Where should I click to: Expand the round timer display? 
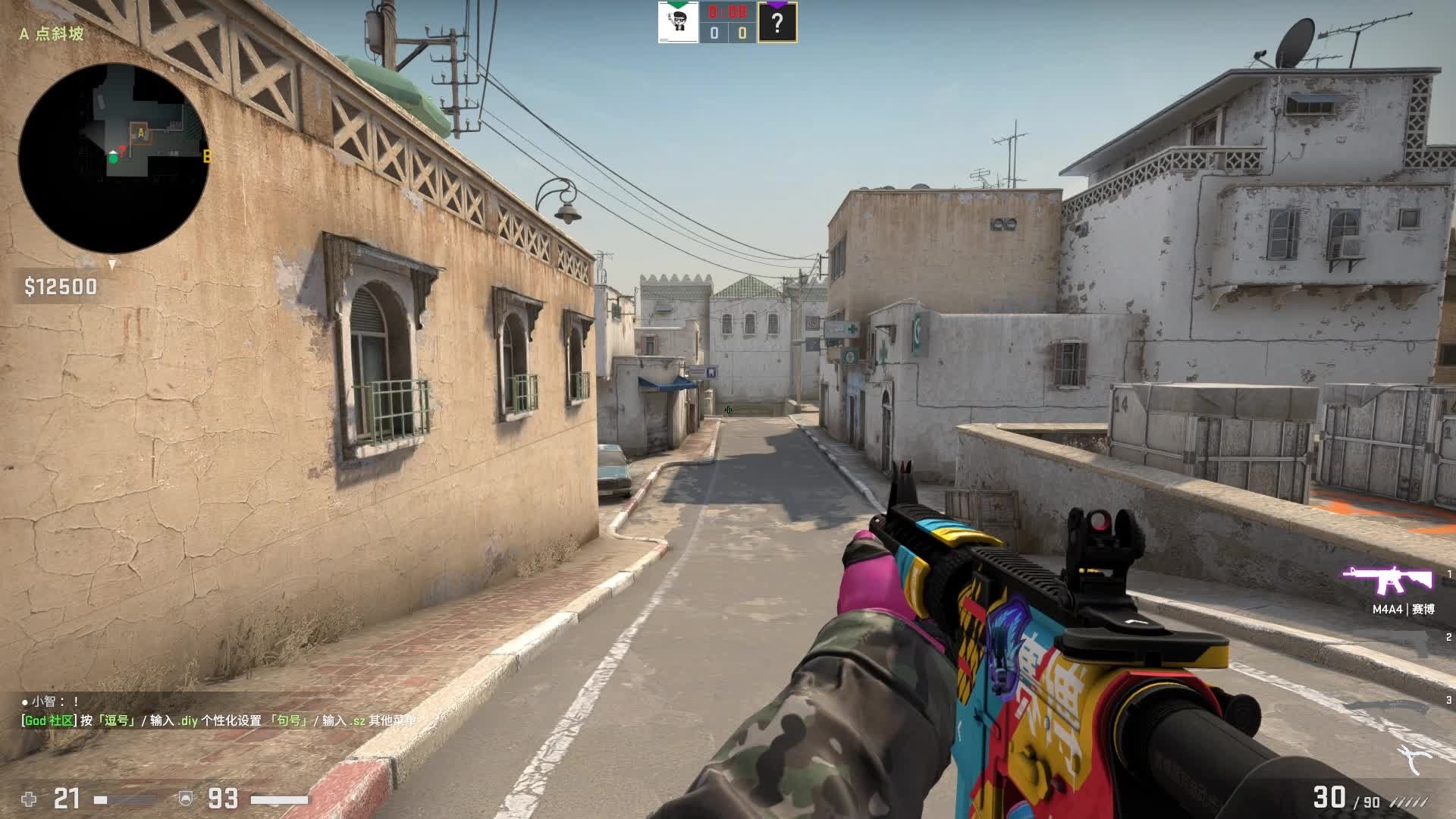coord(727,12)
